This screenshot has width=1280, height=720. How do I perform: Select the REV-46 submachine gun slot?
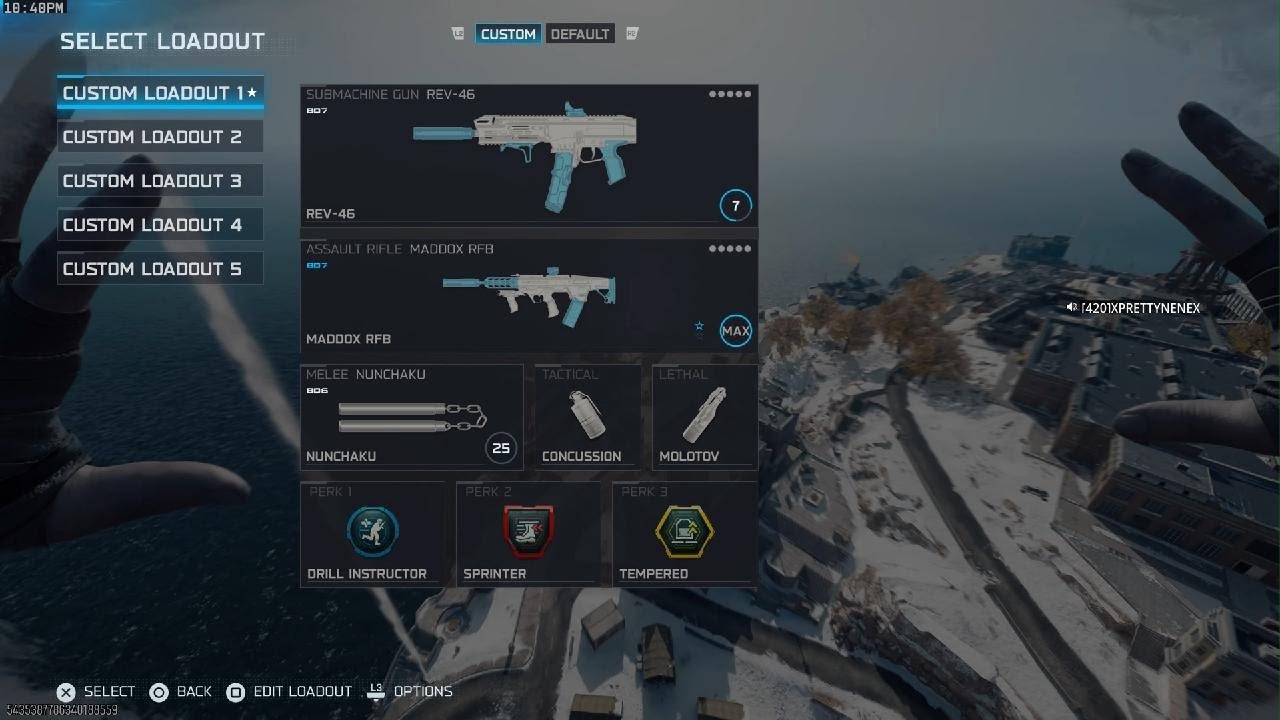[529, 155]
